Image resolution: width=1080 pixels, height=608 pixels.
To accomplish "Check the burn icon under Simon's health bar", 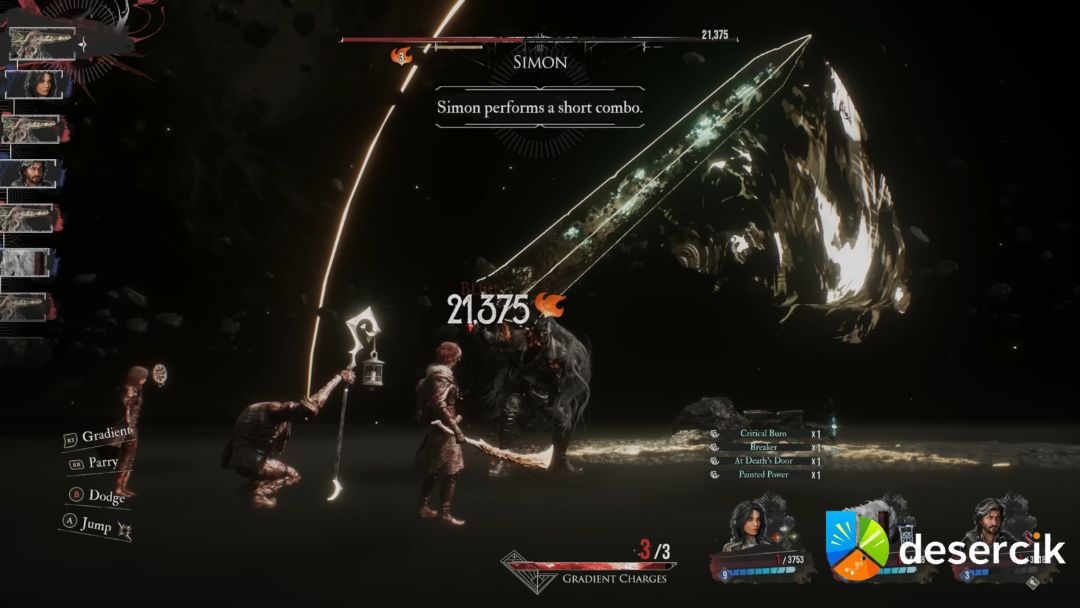I will (403, 58).
